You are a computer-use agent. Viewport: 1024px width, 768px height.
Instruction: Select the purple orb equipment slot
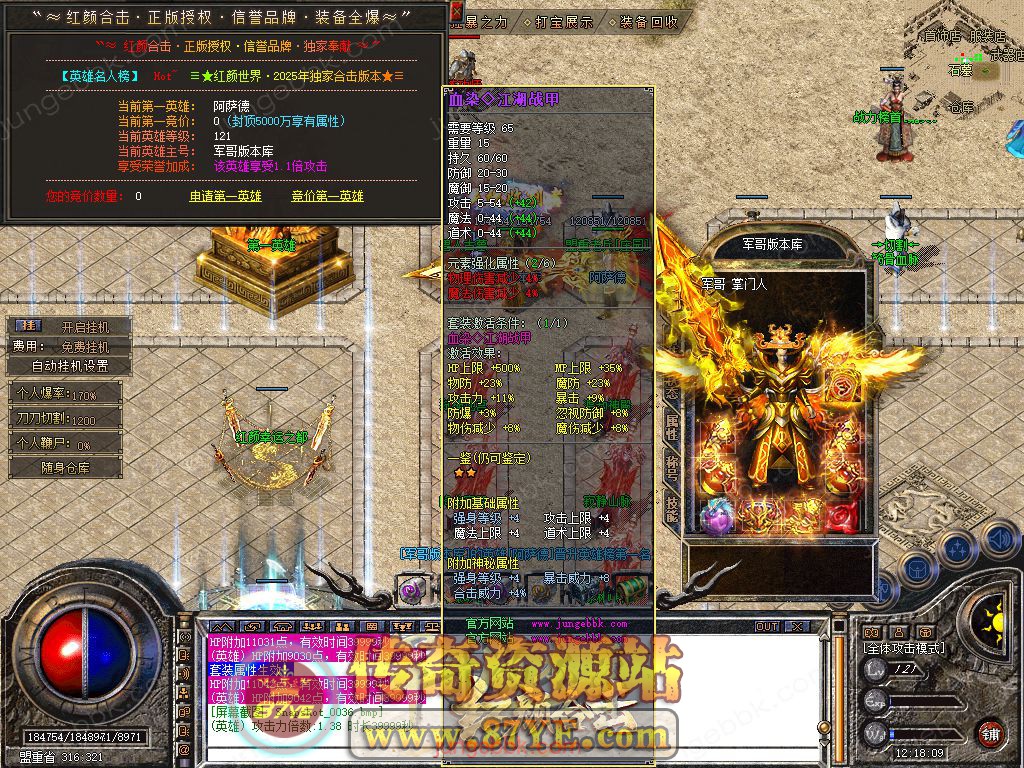tap(716, 516)
